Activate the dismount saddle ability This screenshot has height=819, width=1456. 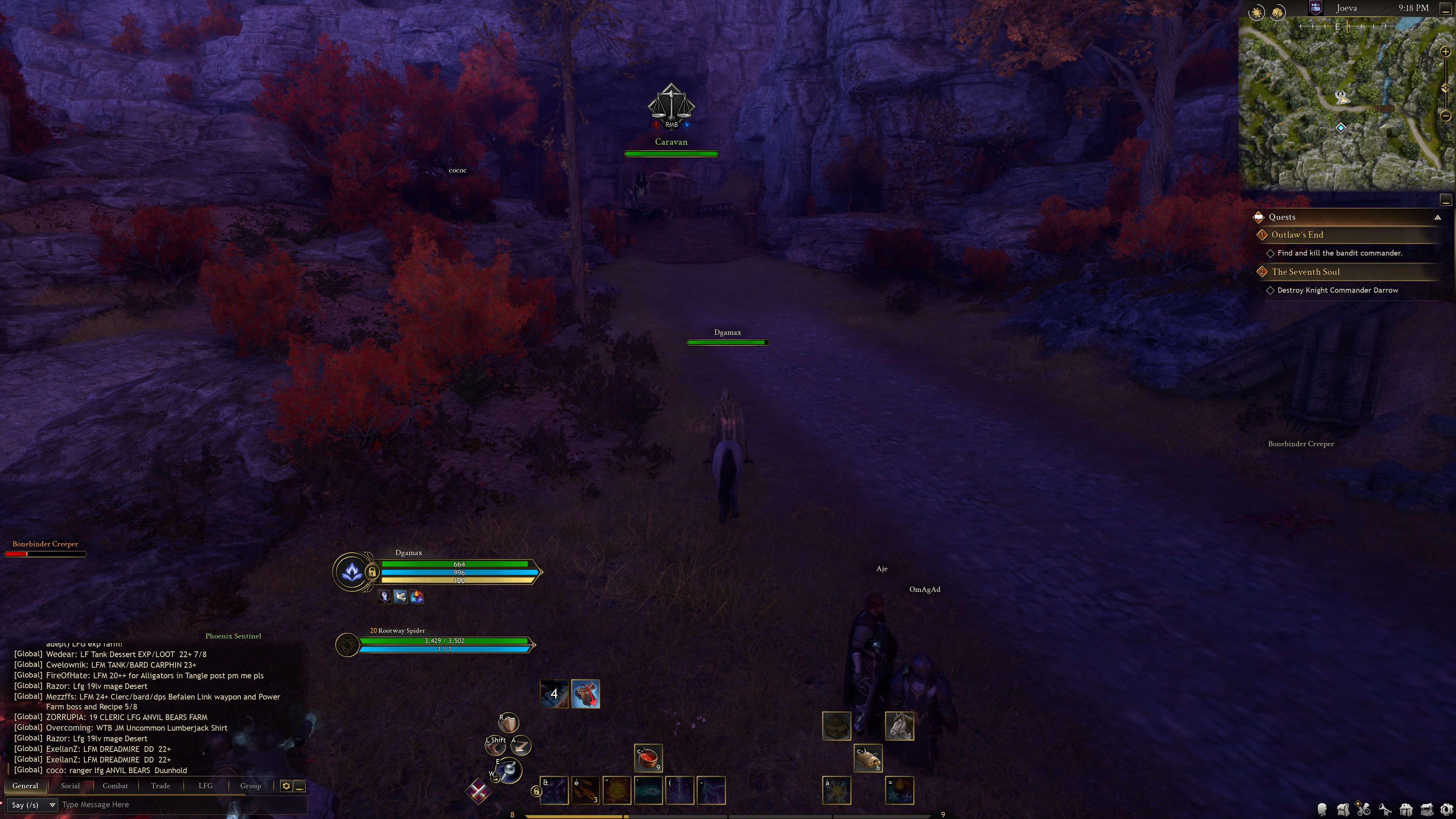point(585,694)
